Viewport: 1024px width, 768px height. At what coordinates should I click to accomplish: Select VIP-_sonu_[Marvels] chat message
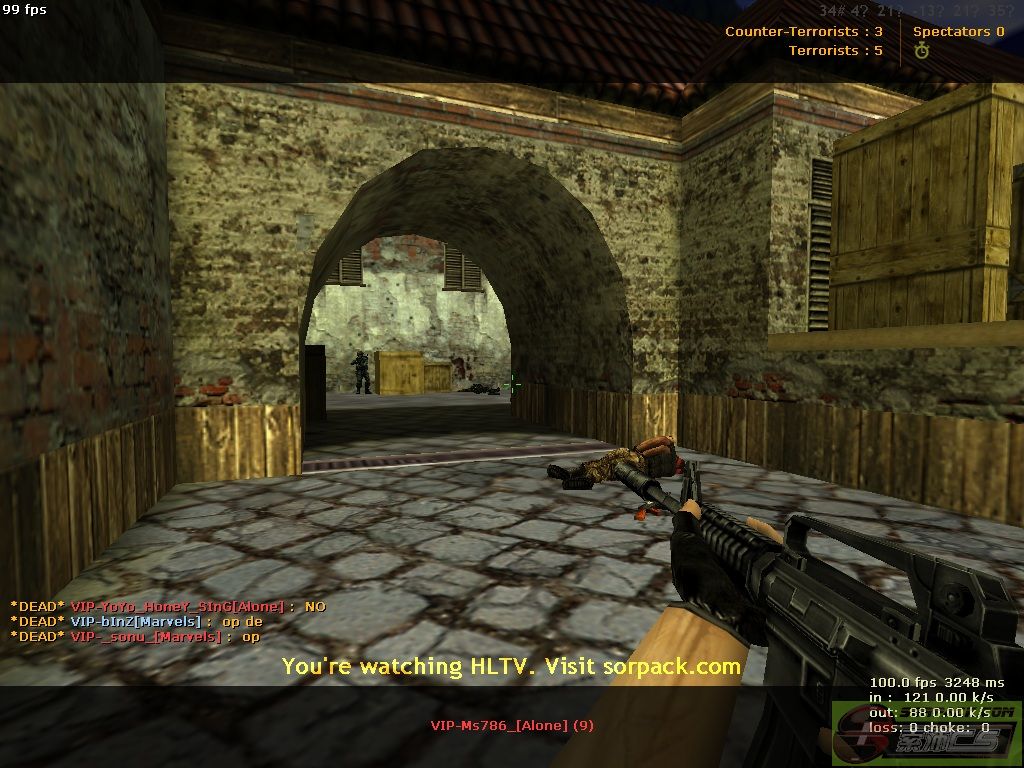pos(135,636)
